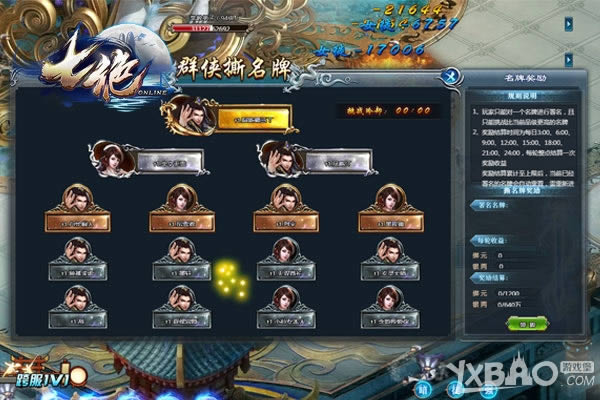This screenshot has width=600, height=400.
Task: Click the green button under reward settlement
Action: 520,323
